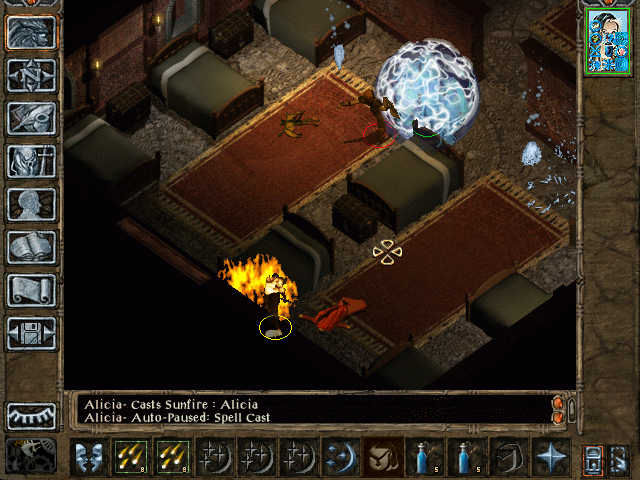640x480 pixels.
Task: Open the options menu with floppy disk icon
Action: pos(31,333)
